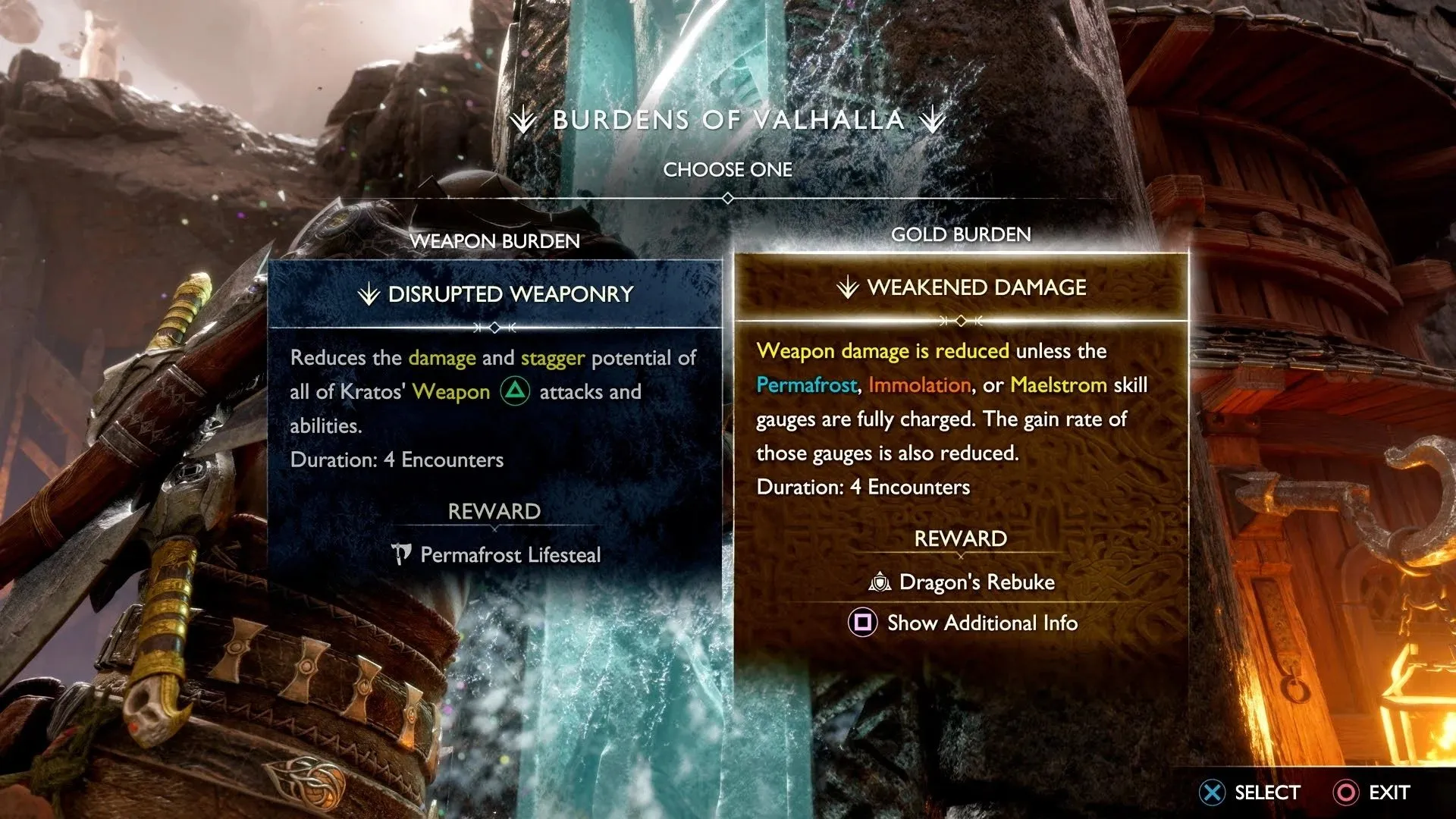Show Additional Info for Weakened Damage
The height and width of the screenshot is (819, 1456).
pyautogui.click(x=963, y=623)
